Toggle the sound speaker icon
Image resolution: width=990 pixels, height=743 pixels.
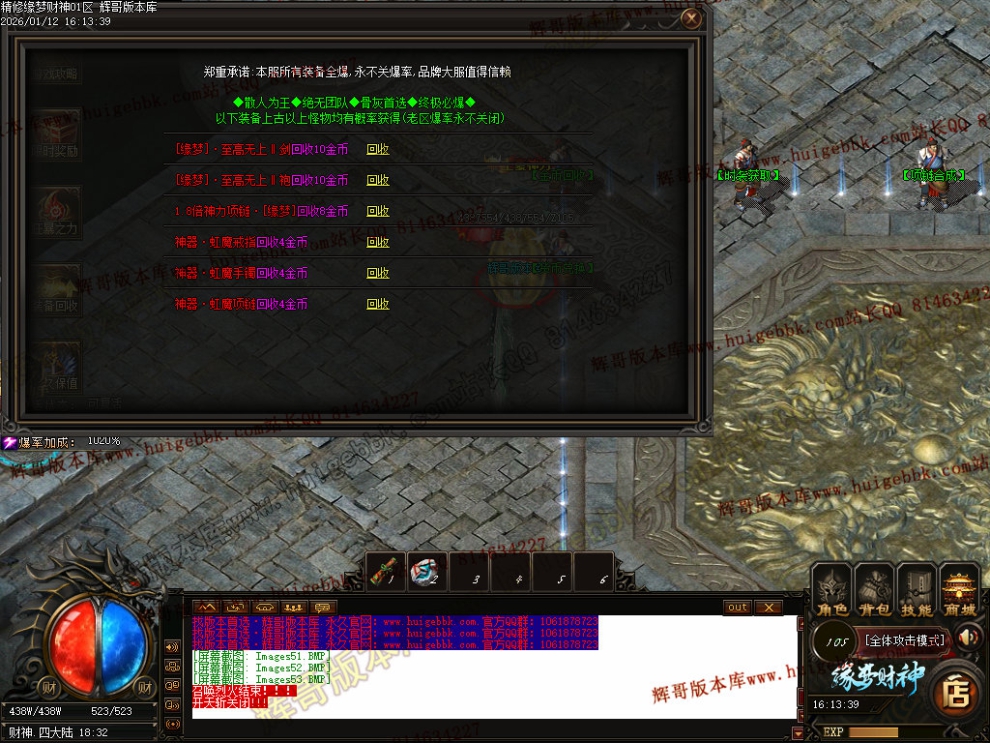[967, 637]
